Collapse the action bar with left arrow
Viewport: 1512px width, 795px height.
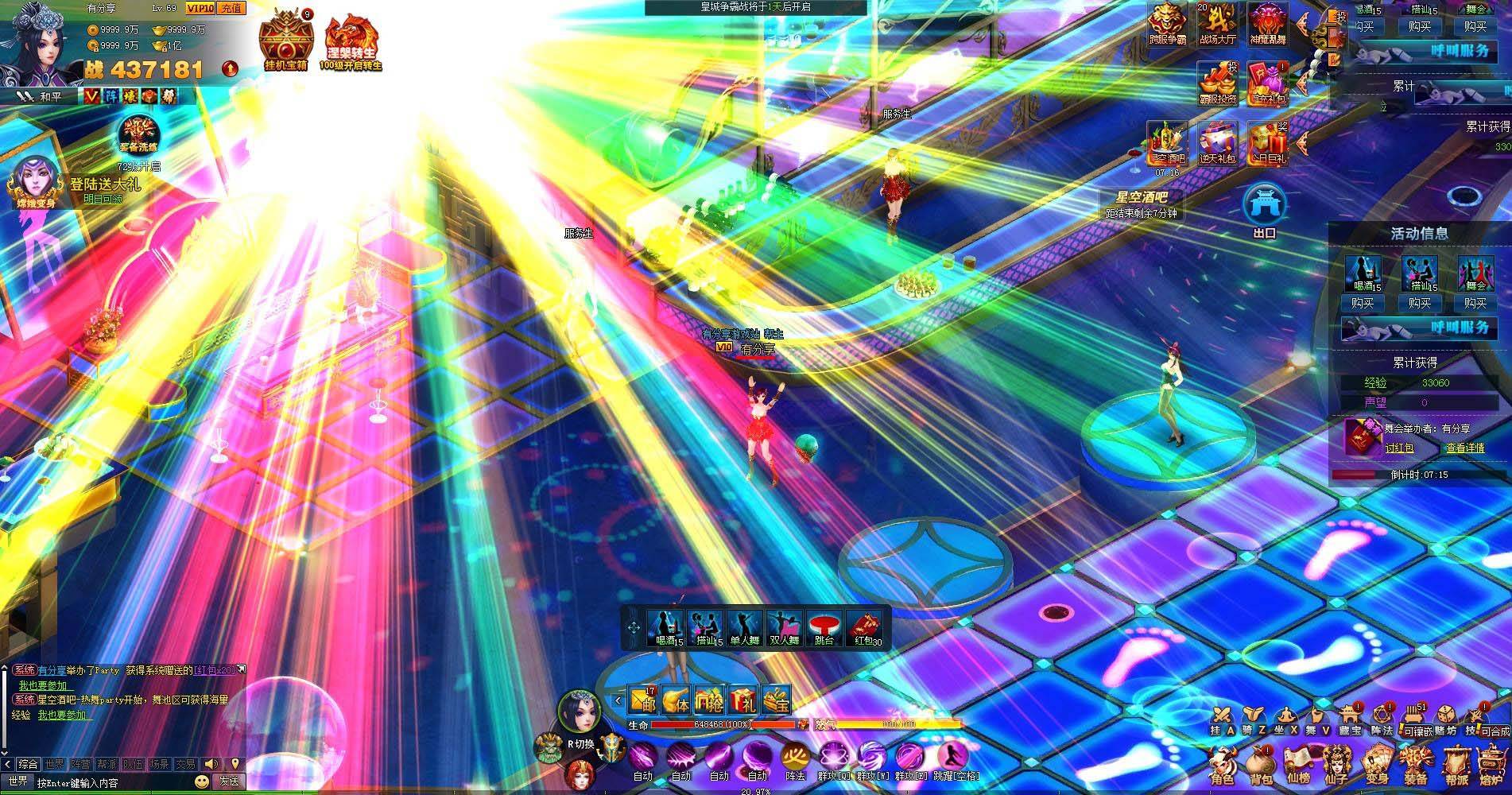(617, 700)
